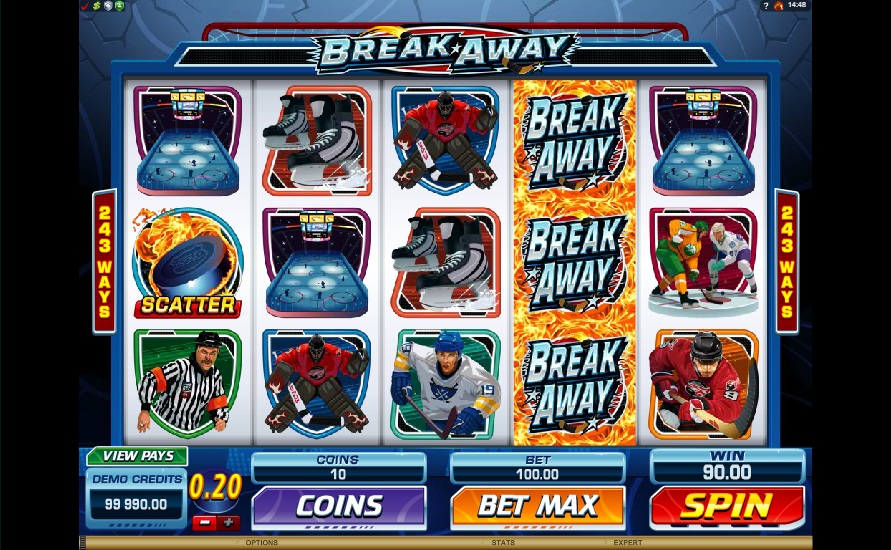Switch to Expert mode

tap(628, 543)
